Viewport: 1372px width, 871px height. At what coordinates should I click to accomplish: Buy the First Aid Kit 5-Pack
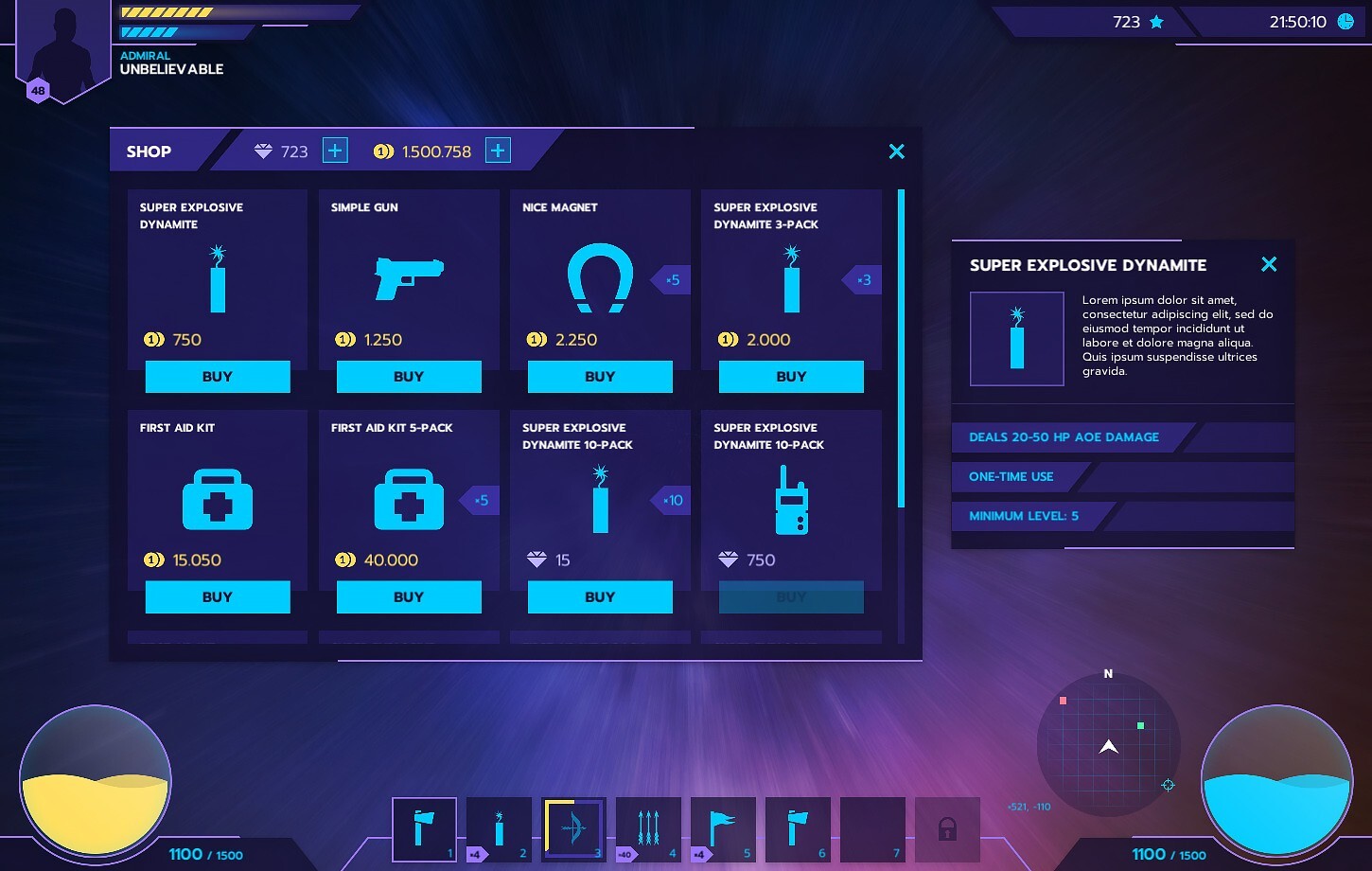[409, 596]
